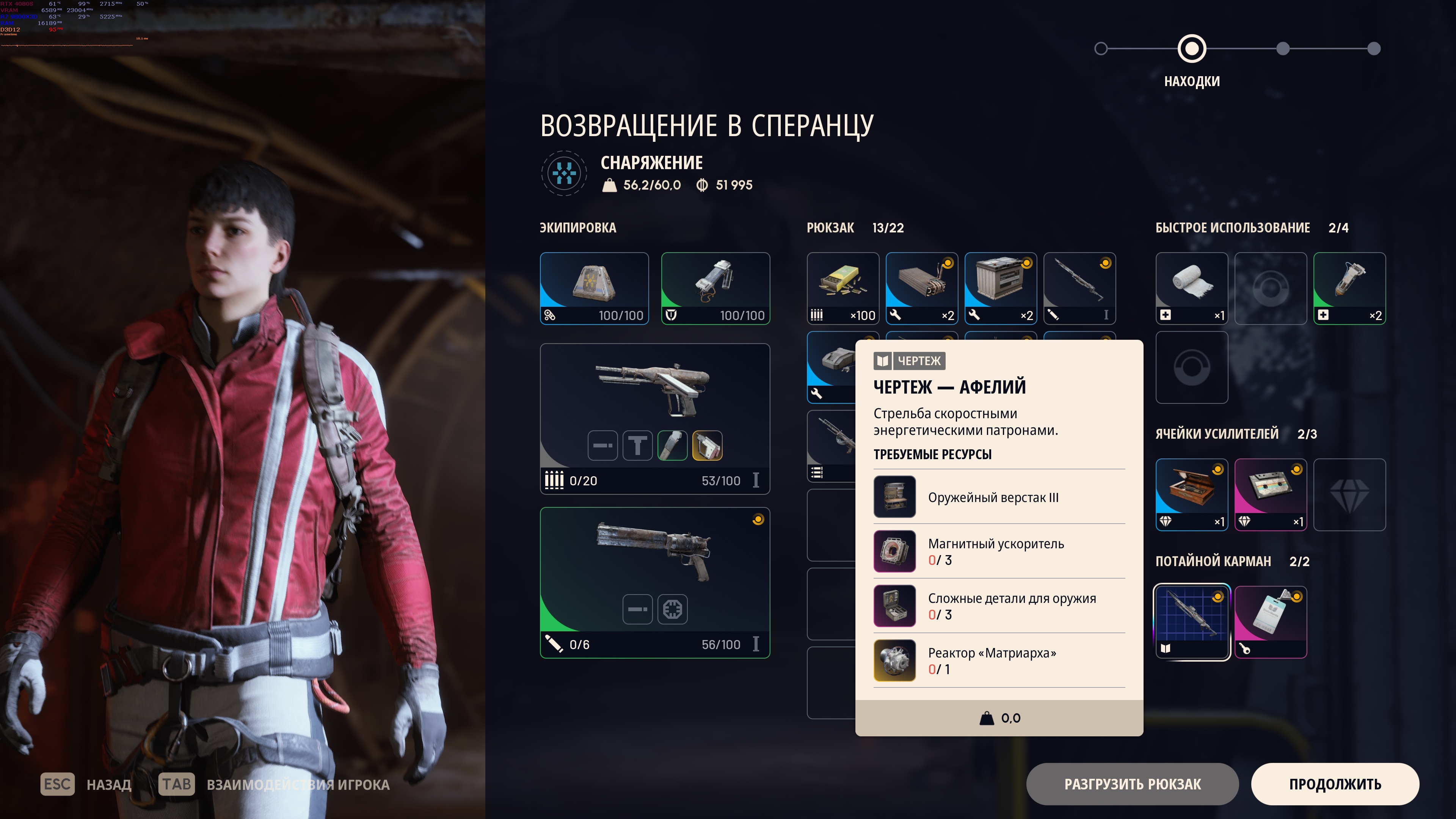Select the car battery backpack slot
1456x819 pixels.
pyautogui.click(x=1001, y=288)
